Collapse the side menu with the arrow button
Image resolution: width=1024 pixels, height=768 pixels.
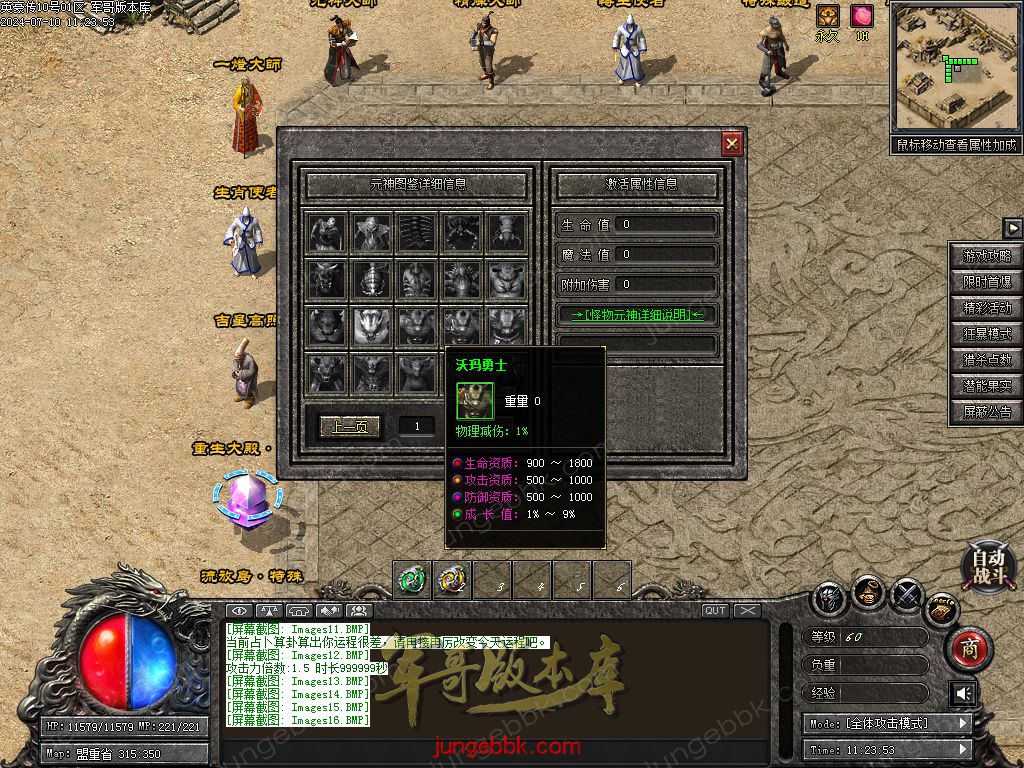coord(1012,228)
